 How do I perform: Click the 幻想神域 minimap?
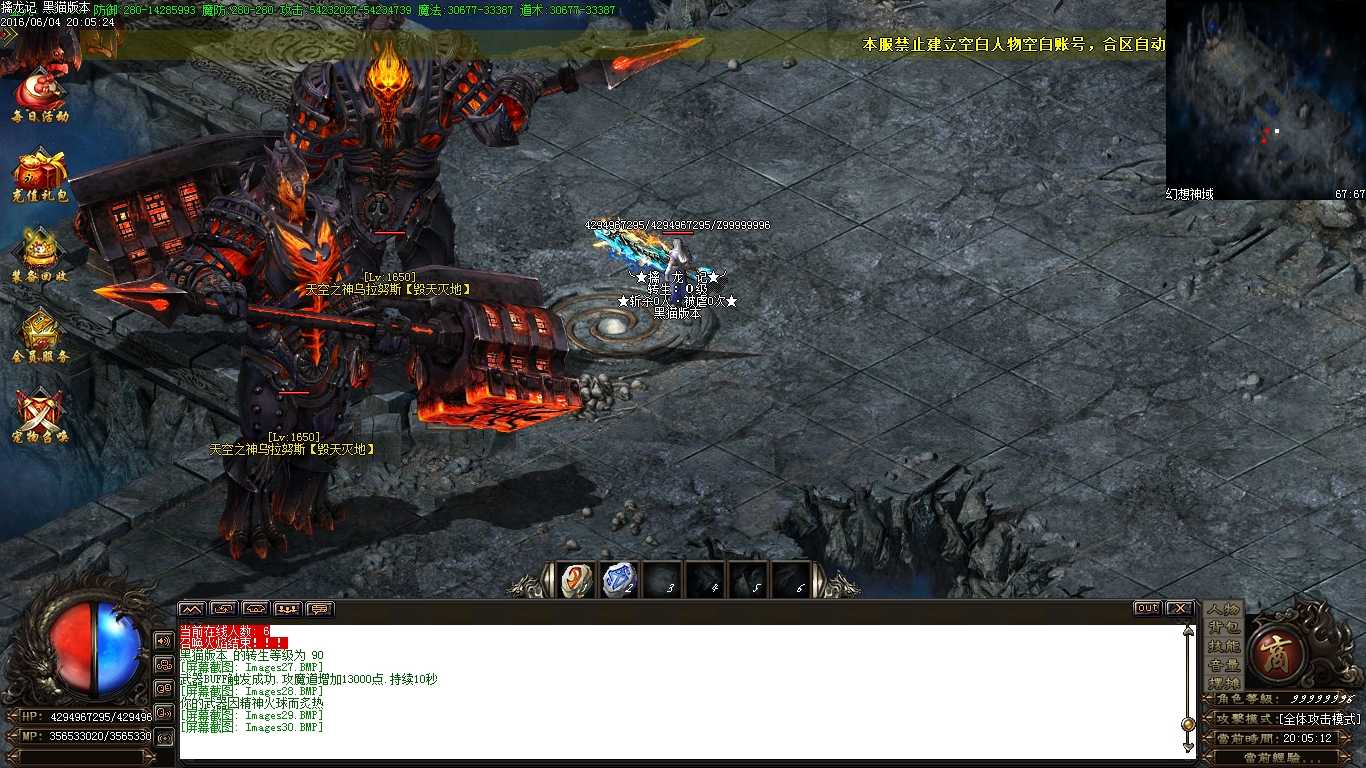coord(1265,95)
